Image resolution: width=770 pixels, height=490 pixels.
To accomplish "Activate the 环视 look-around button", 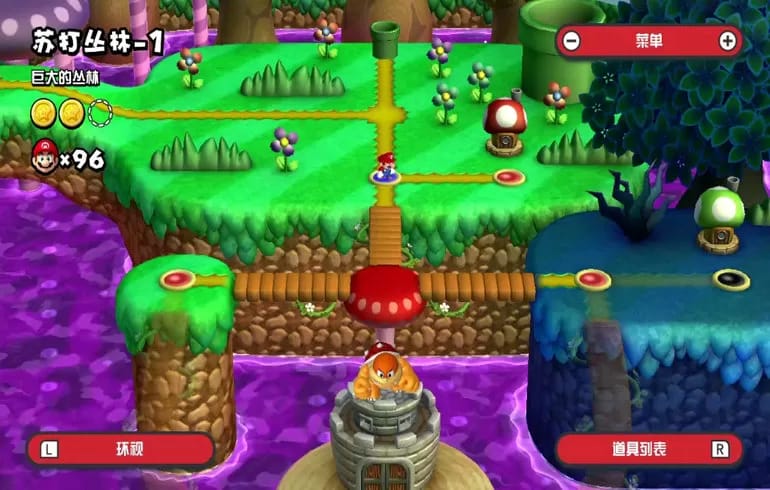I will (x=122, y=449).
